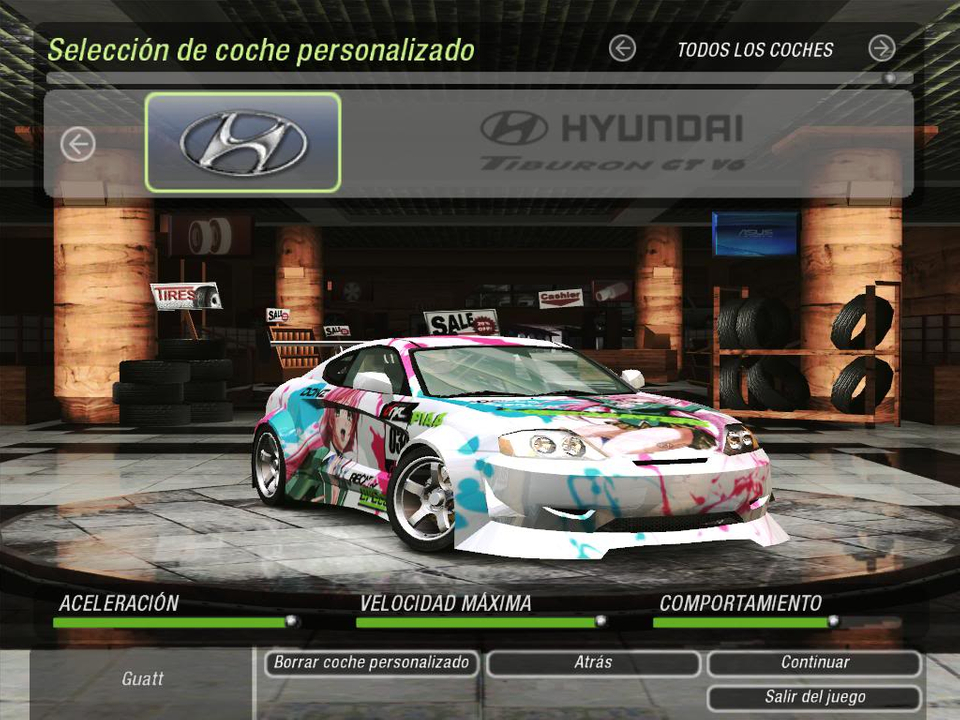Delete the custom car with Borrar coche personalizado
960x720 pixels.
point(371,663)
